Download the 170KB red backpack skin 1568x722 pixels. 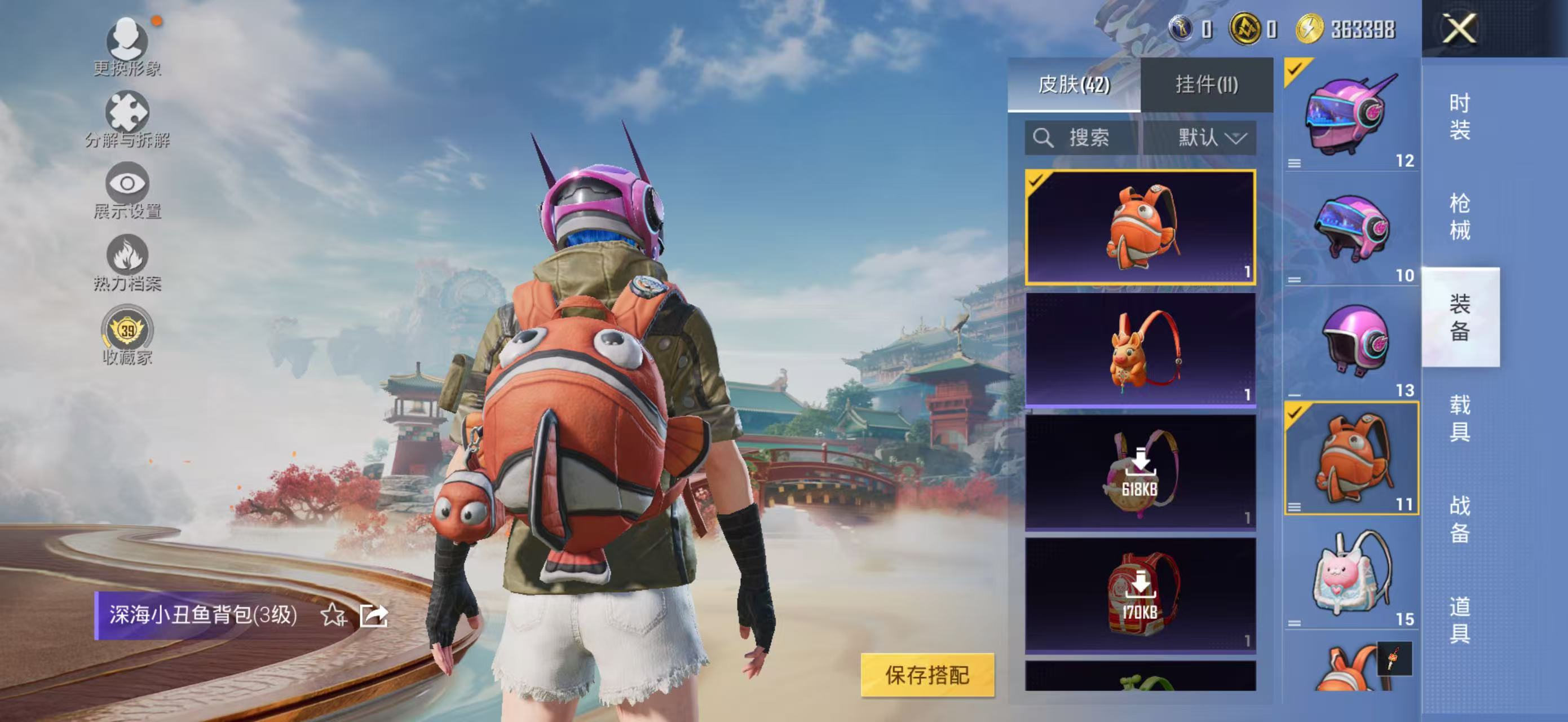tap(1140, 595)
